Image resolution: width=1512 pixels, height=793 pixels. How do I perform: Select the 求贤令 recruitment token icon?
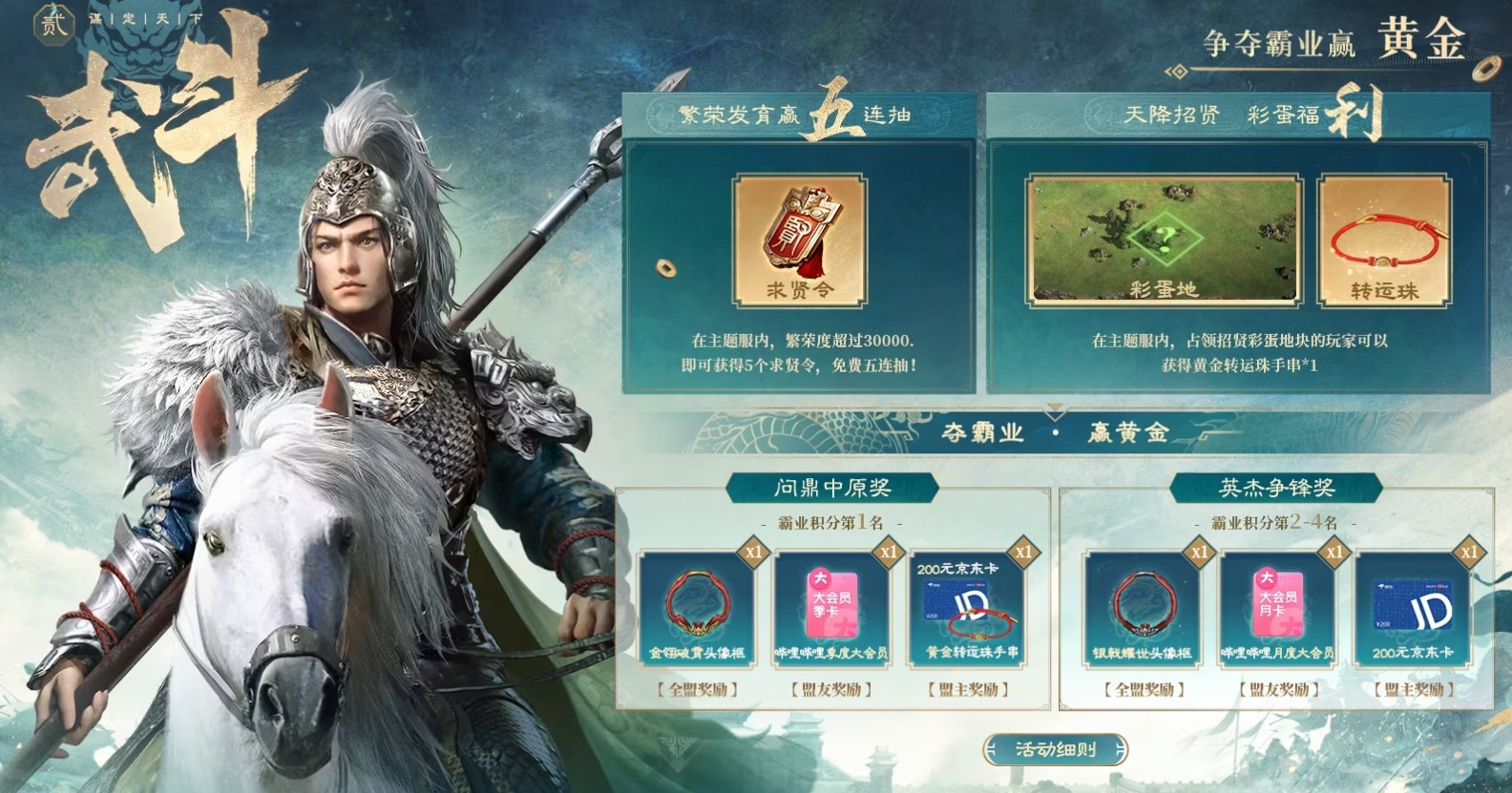point(798,239)
